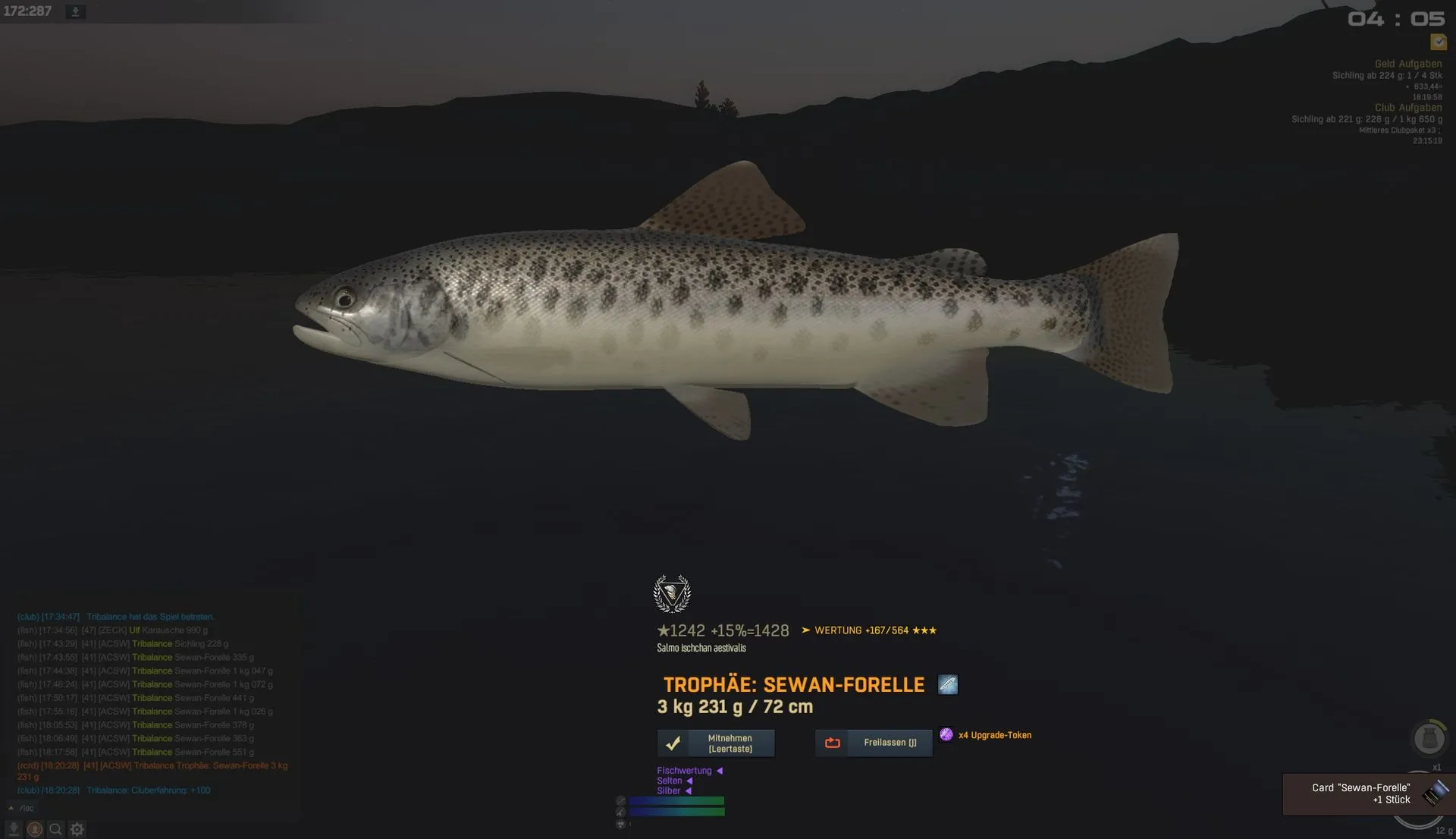Open the Club Aufgaben task tracker
This screenshot has height=839, width=1456.
[1408, 108]
